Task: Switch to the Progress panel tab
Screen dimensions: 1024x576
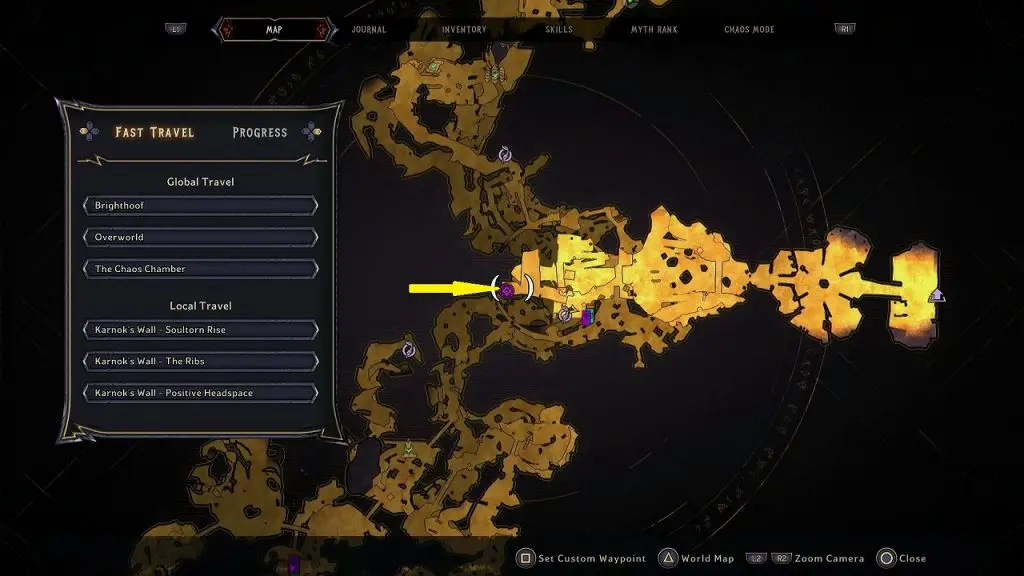Action: click(260, 132)
